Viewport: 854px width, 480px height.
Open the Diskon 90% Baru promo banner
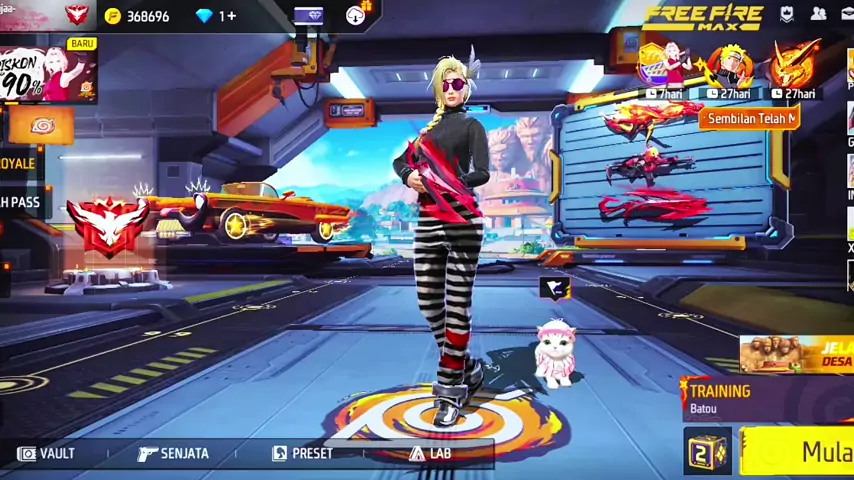click(48, 73)
